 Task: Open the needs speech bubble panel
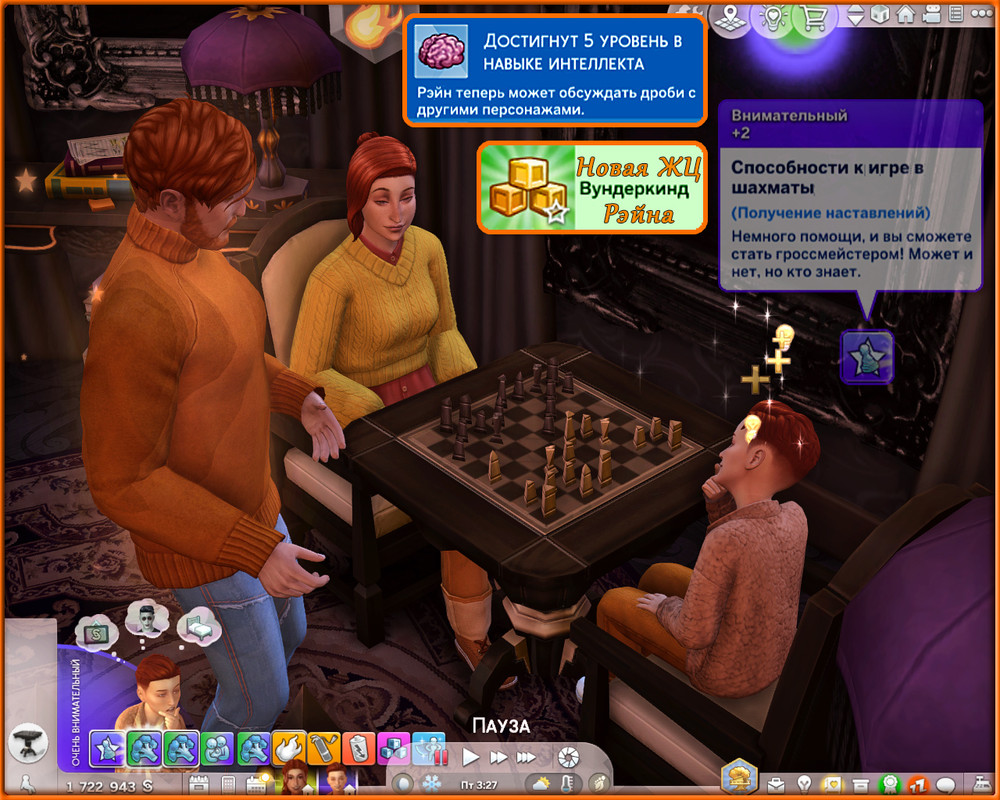945,783
